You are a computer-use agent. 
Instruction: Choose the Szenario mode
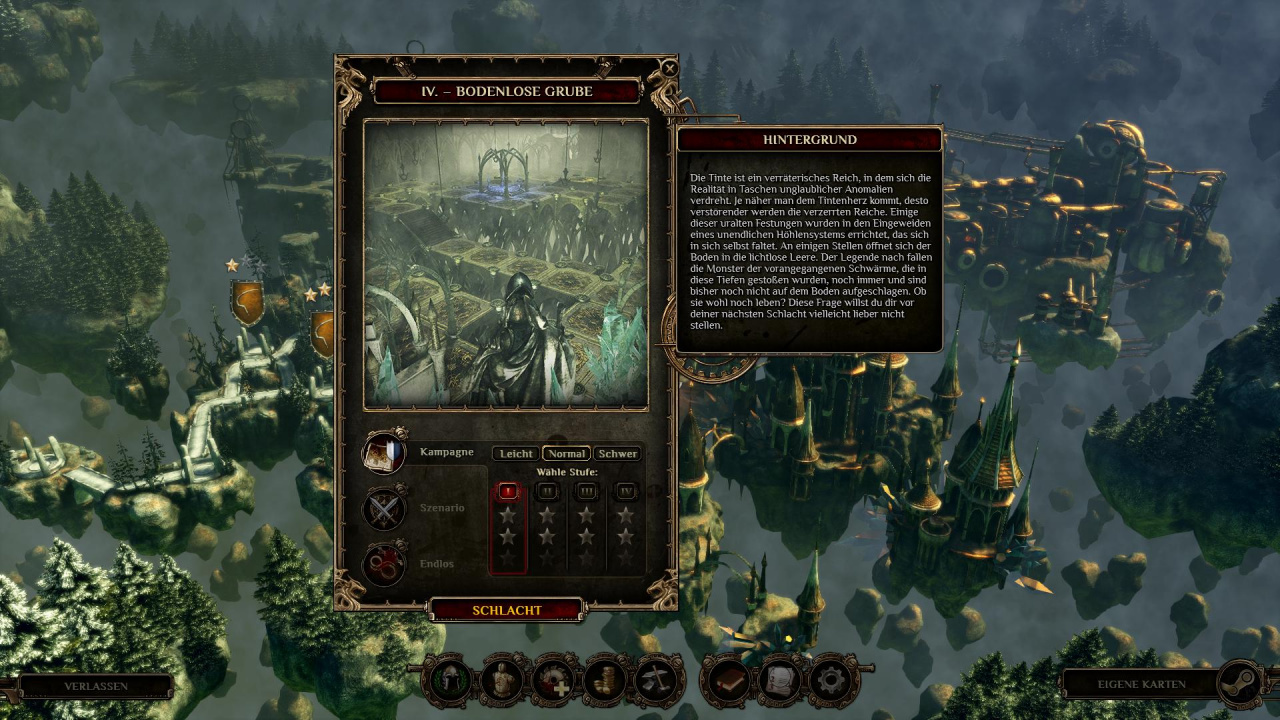coord(384,508)
